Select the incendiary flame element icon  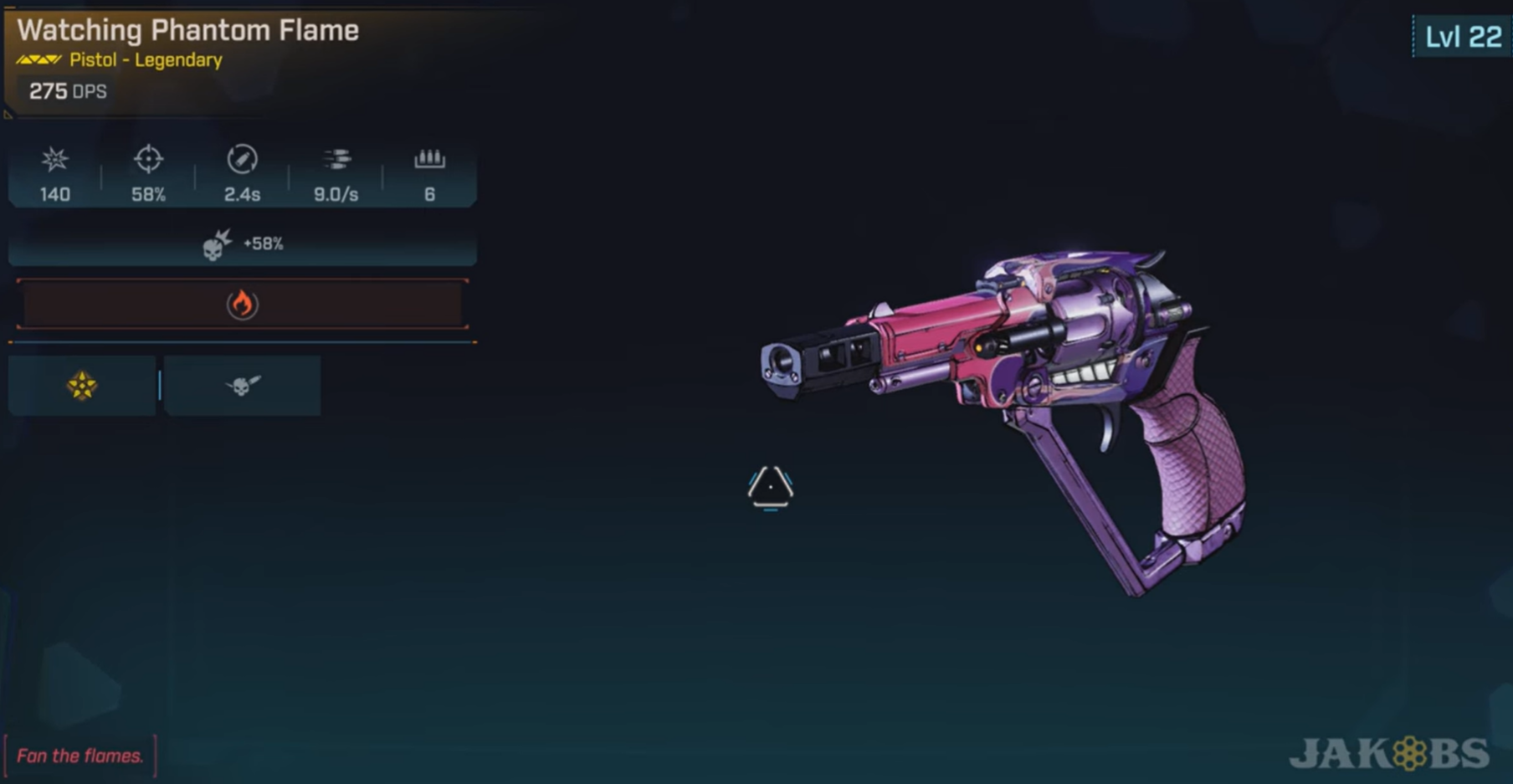pos(242,304)
